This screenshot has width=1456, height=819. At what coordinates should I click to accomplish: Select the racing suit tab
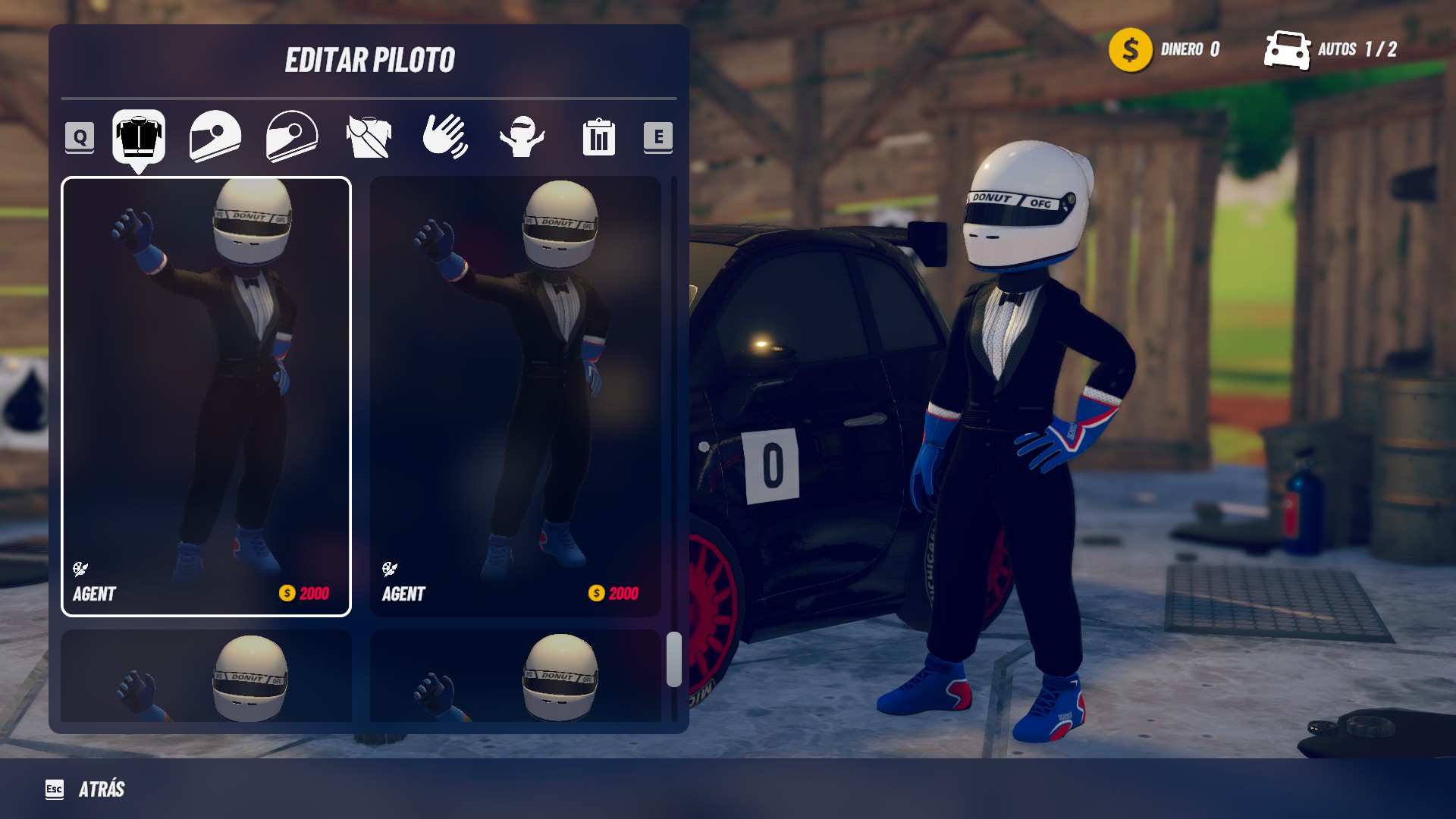[x=139, y=136]
